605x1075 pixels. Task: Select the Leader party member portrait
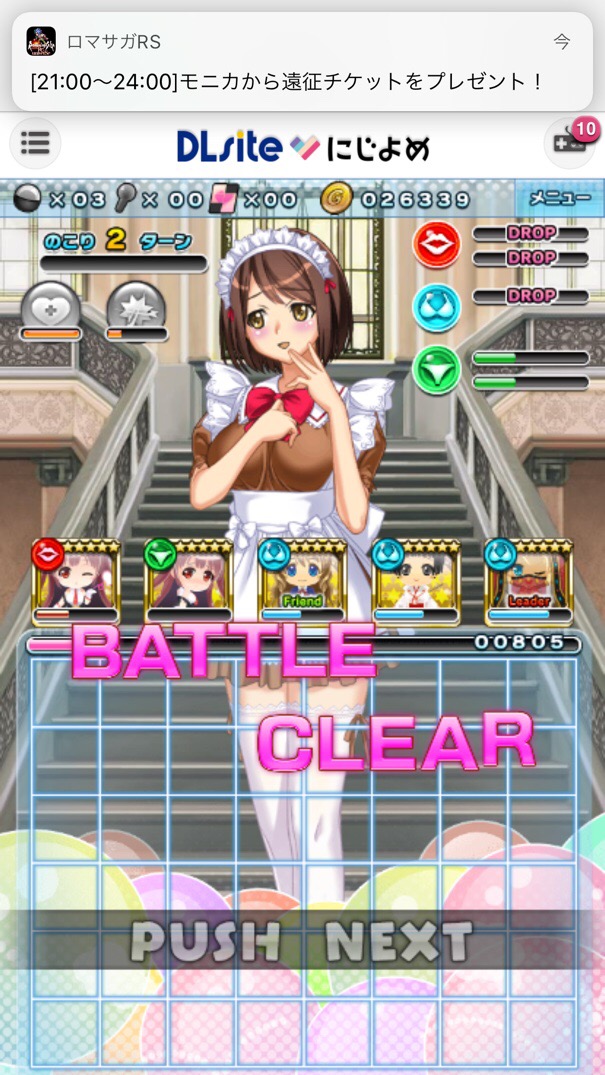tap(528, 582)
